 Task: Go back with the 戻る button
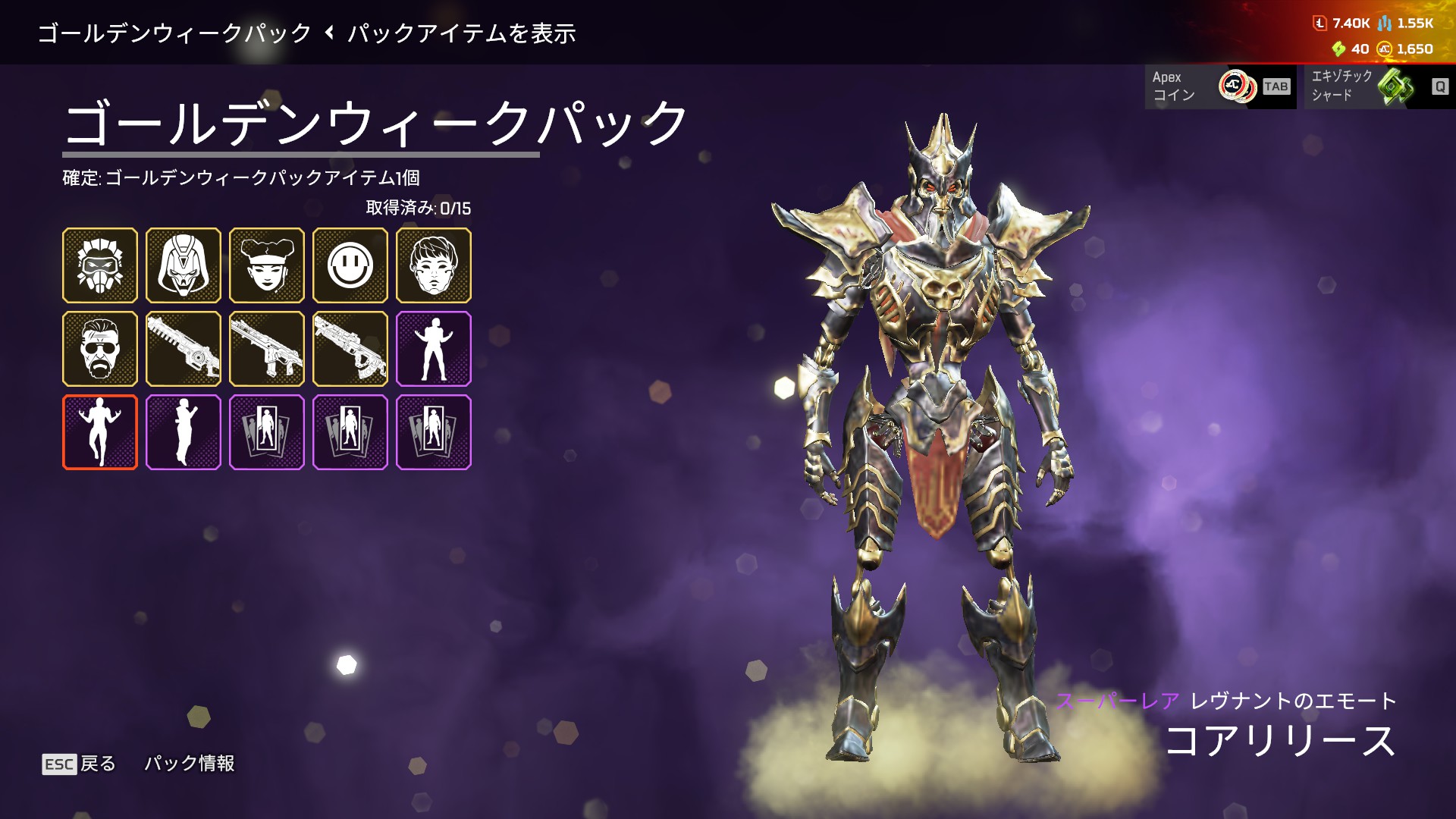coord(80,764)
